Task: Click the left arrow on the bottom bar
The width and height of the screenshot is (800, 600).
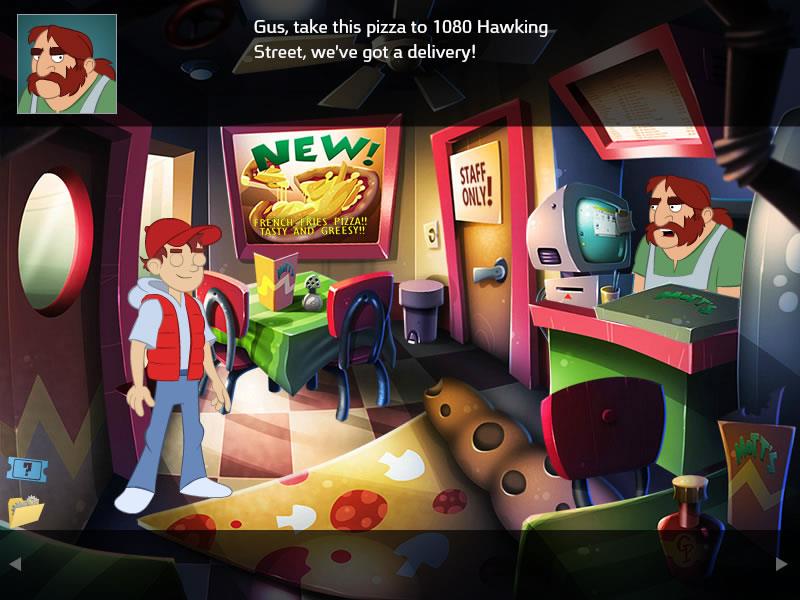Action: (x=15, y=564)
